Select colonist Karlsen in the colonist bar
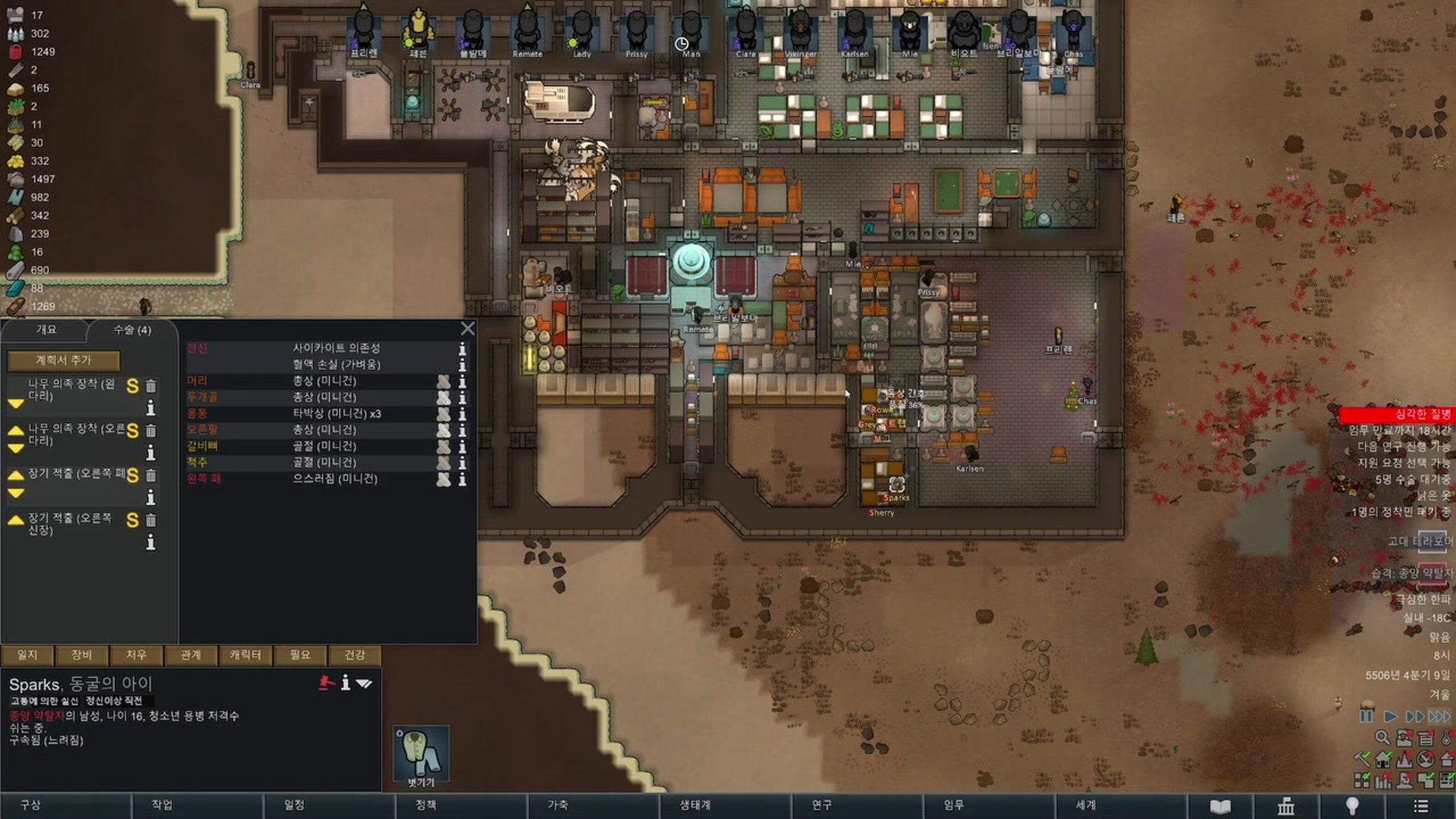Viewport: 1456px width, 819px height. click(x=855, y=32)
